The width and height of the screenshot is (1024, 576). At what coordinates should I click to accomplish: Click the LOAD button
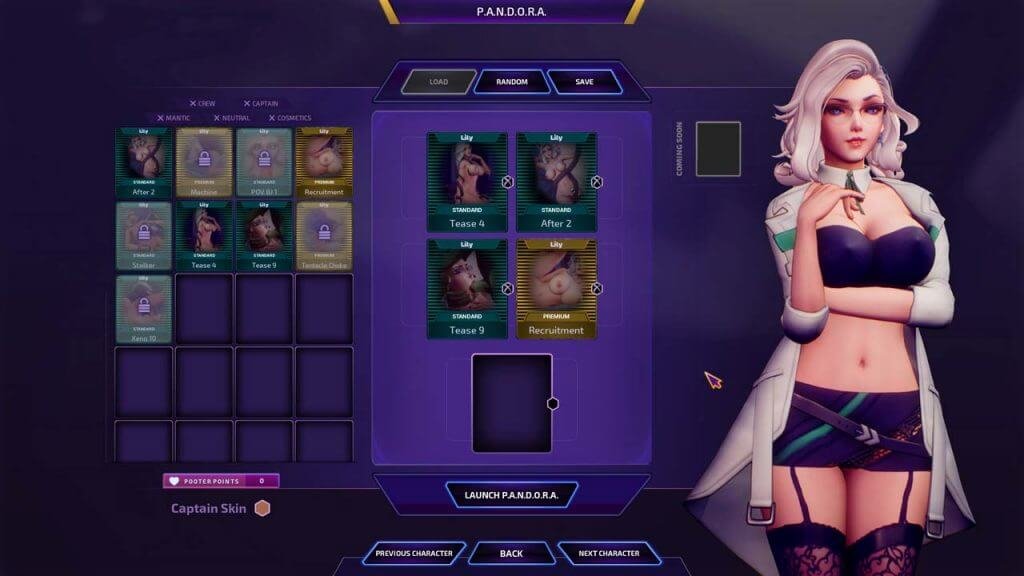[x=438, y=82]
